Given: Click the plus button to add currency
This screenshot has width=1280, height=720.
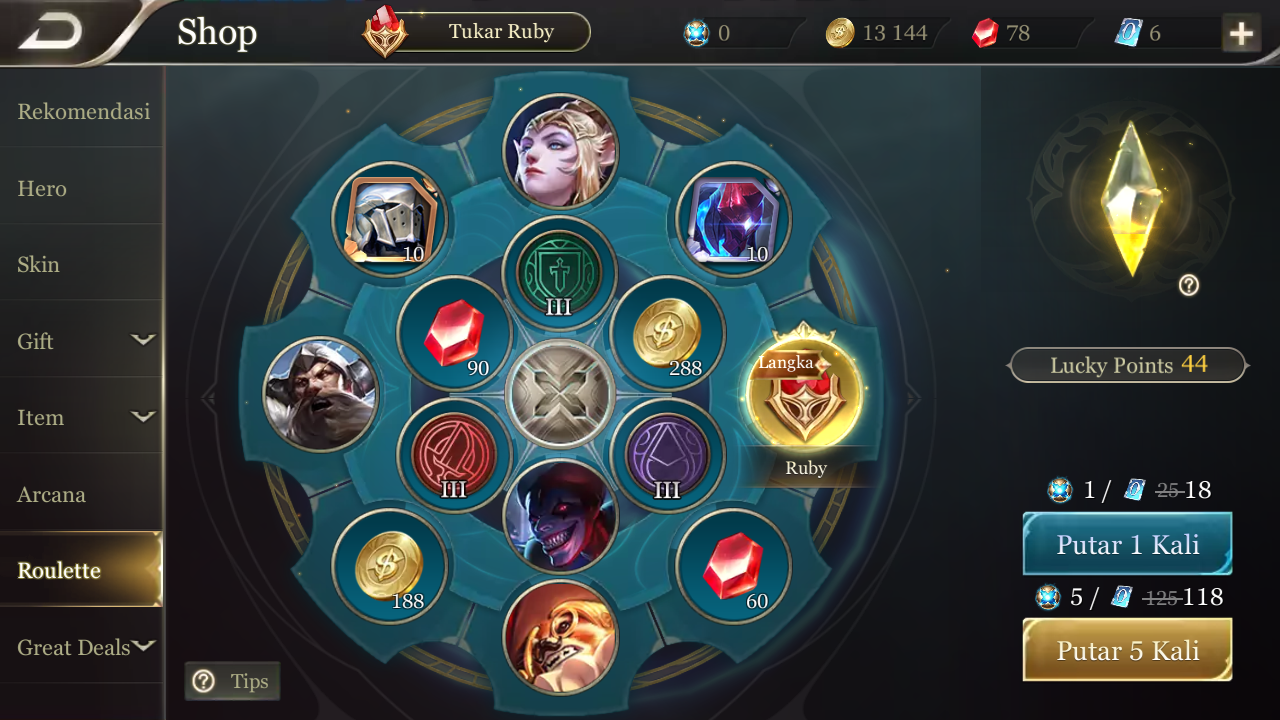Looking at the screenshot, I should click(1241, 32).
